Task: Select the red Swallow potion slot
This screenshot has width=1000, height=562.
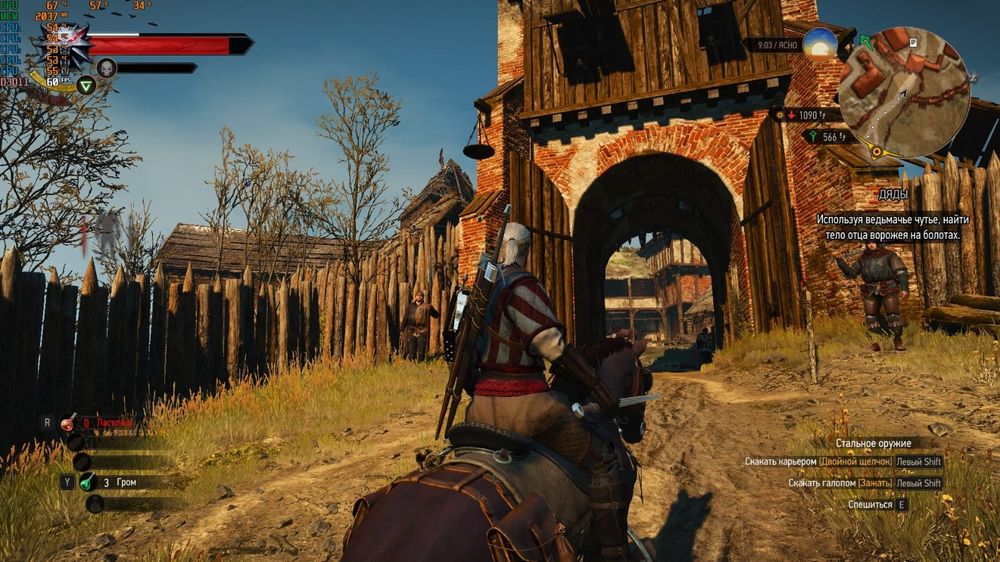Action: coord(68,422)
